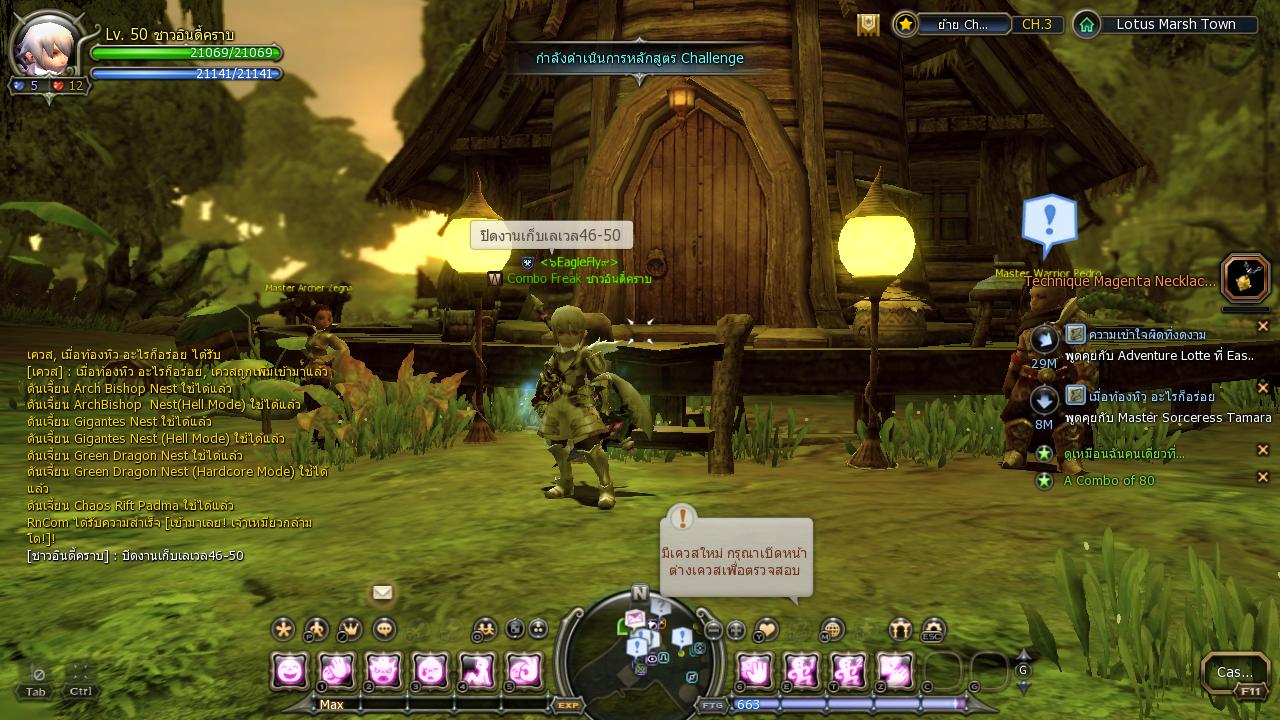Screen dimensions: 1280x720
Task: Zoom in the minimap with the plus button
Action: (x=736, y=630)
